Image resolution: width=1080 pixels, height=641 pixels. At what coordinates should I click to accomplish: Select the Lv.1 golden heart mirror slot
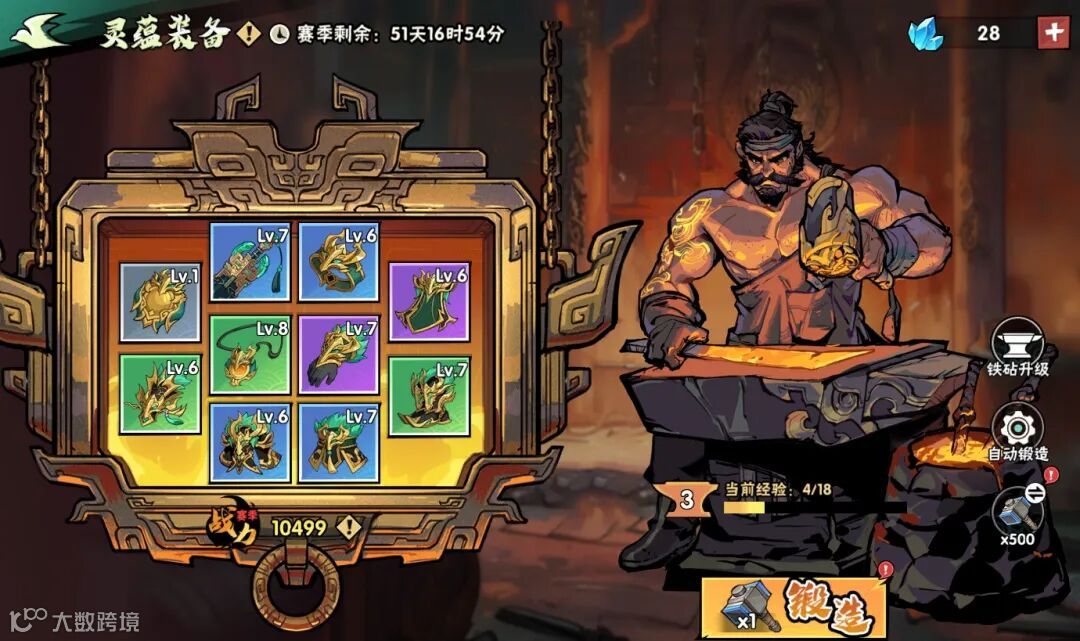click(x=160, y=302)
